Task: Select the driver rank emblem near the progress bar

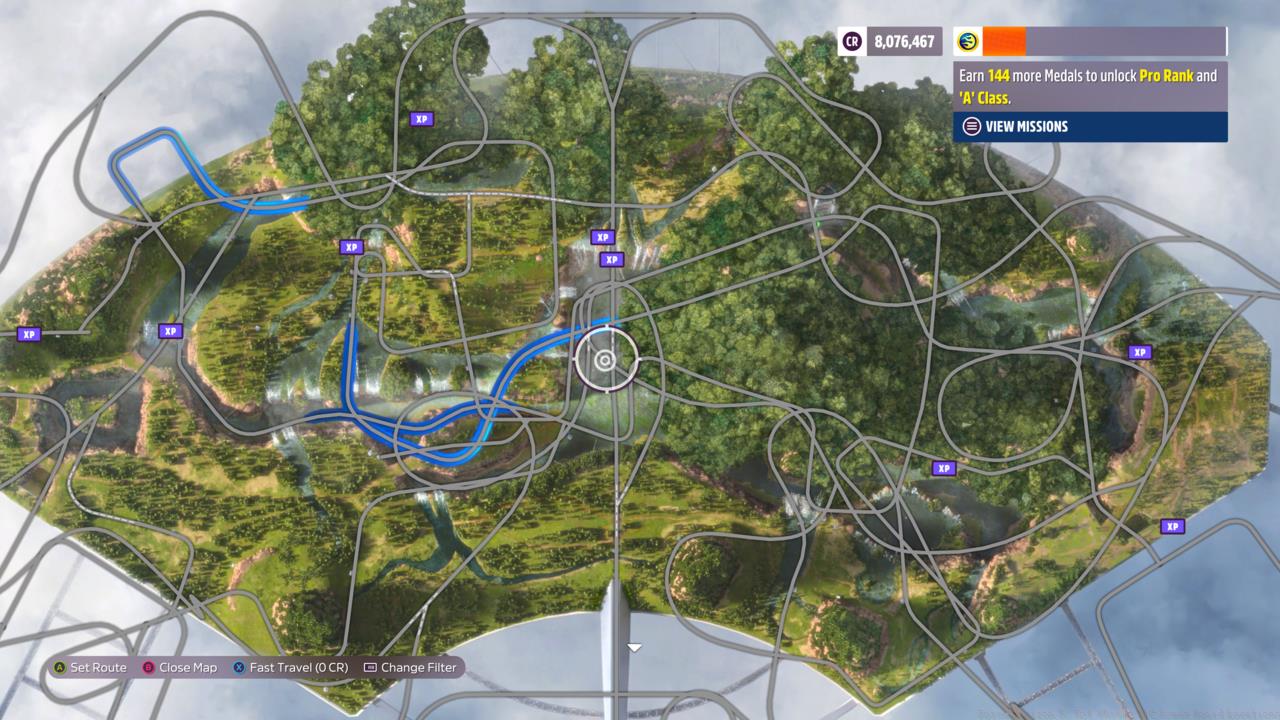Action: point(965,41)
